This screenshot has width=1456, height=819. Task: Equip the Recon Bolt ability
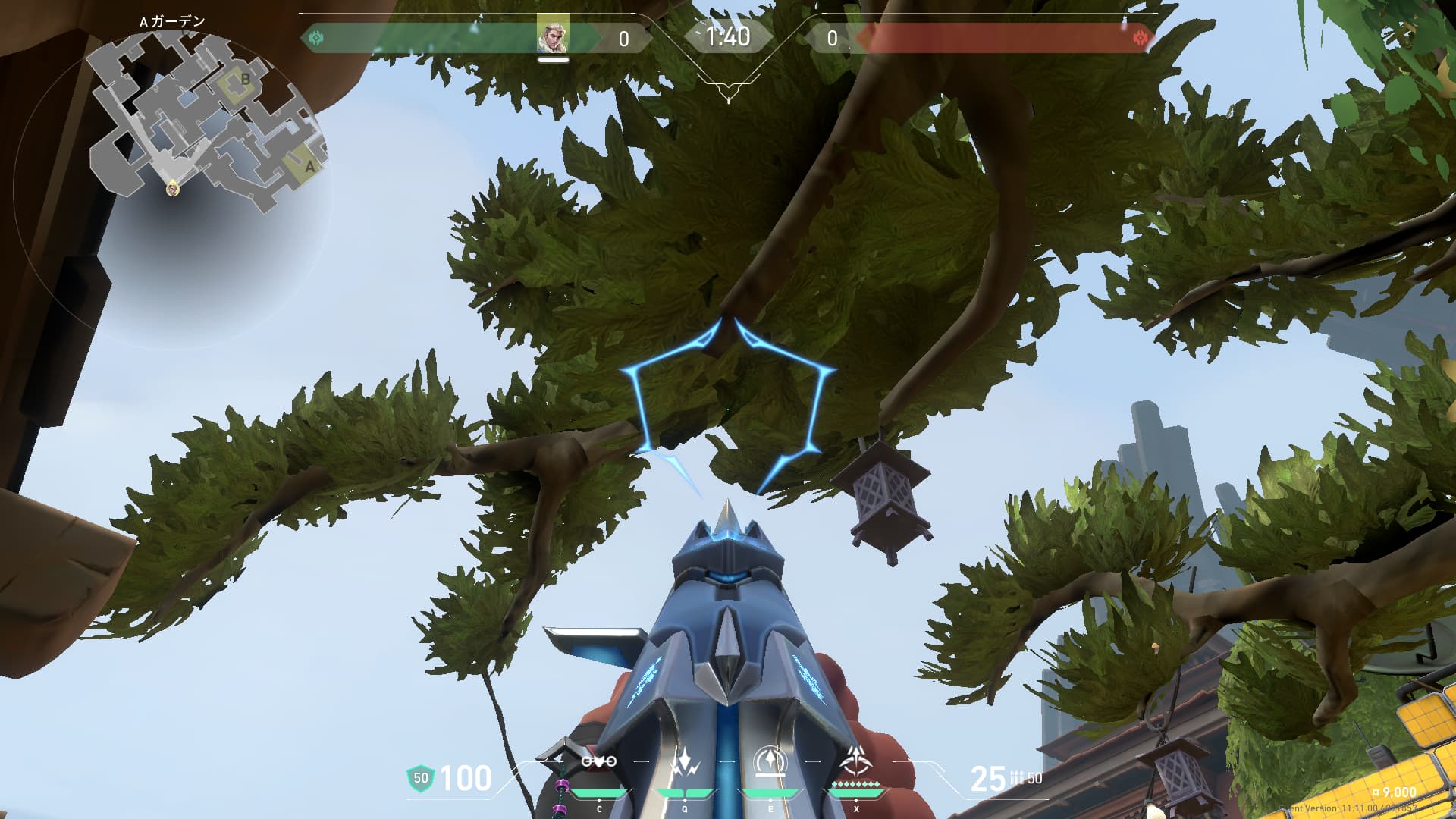770,762
